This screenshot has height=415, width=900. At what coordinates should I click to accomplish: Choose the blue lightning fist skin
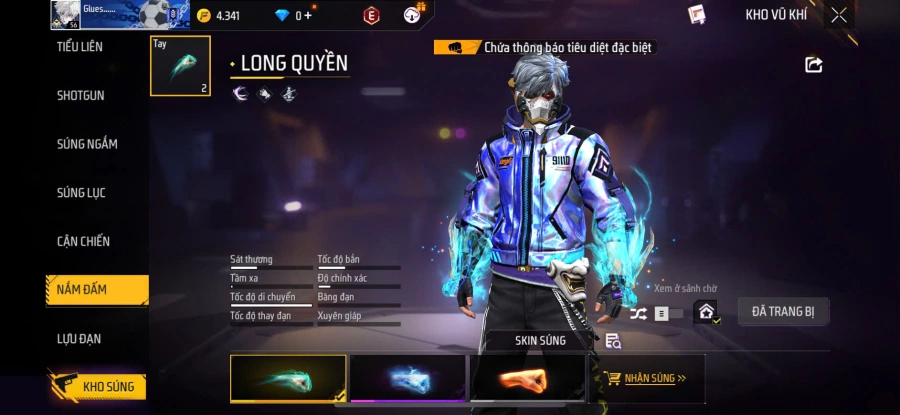coord(407,379)
